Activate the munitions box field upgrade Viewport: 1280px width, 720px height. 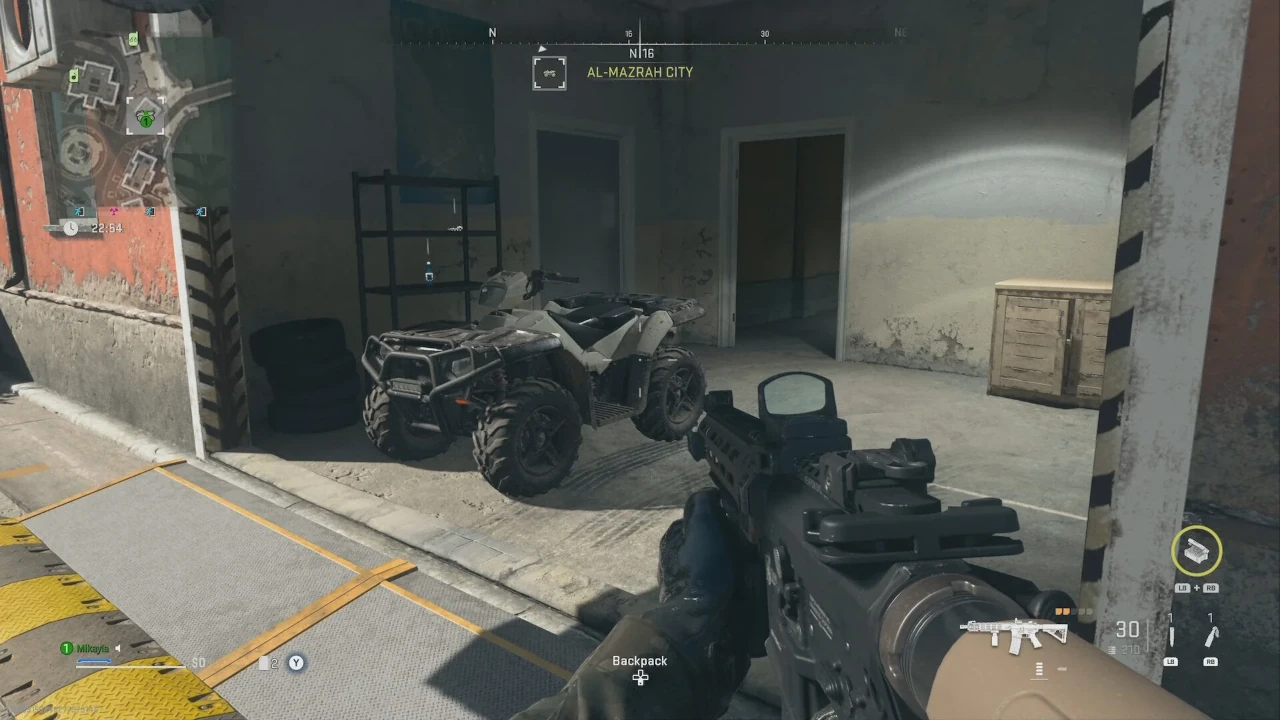pos(1196,549)
